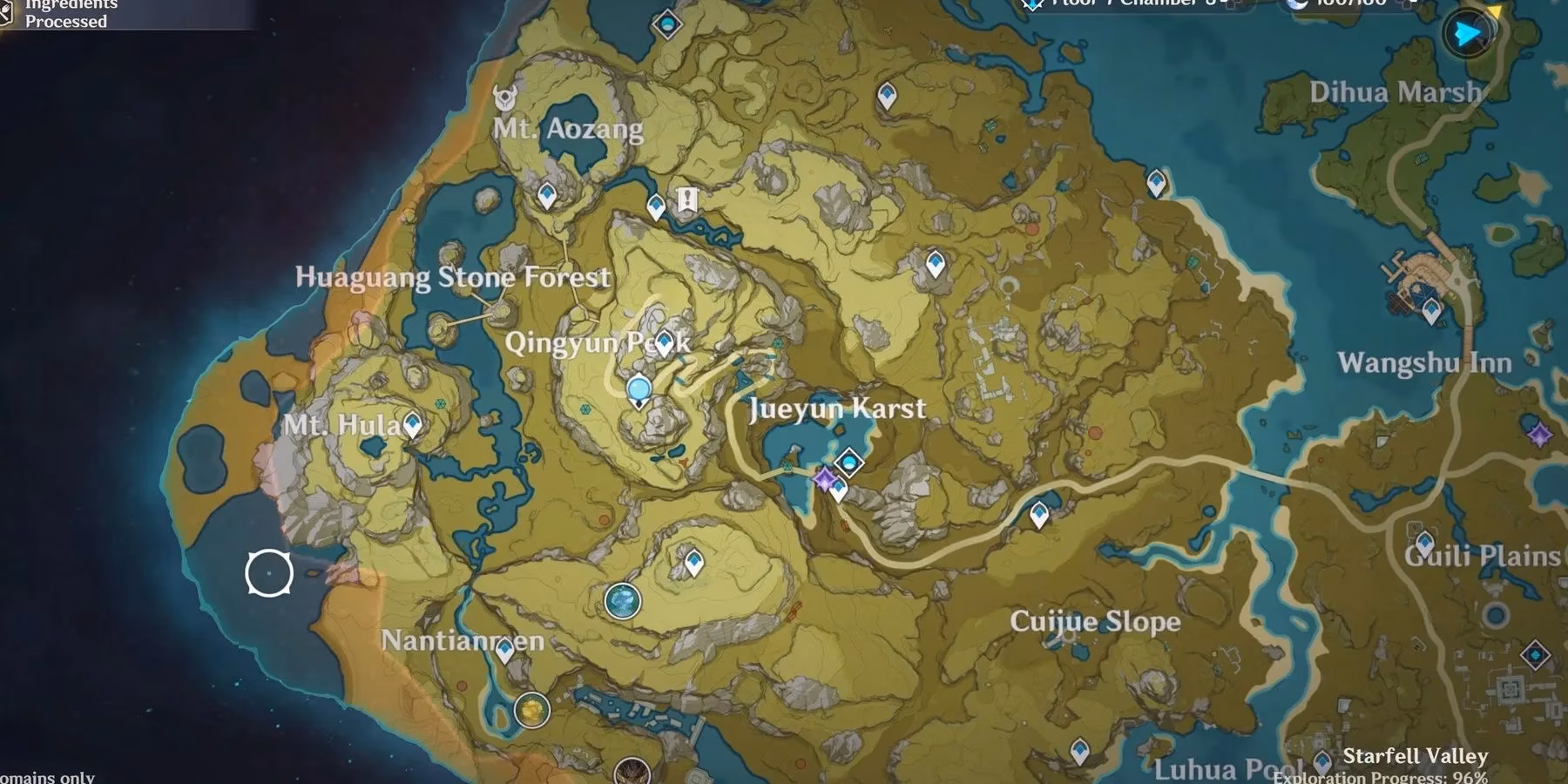Image resolution: width=1568 pixels, height=784 pixels.
Task: Click the teleport waypoint in Dihua Marsh
Action: 1156,180
